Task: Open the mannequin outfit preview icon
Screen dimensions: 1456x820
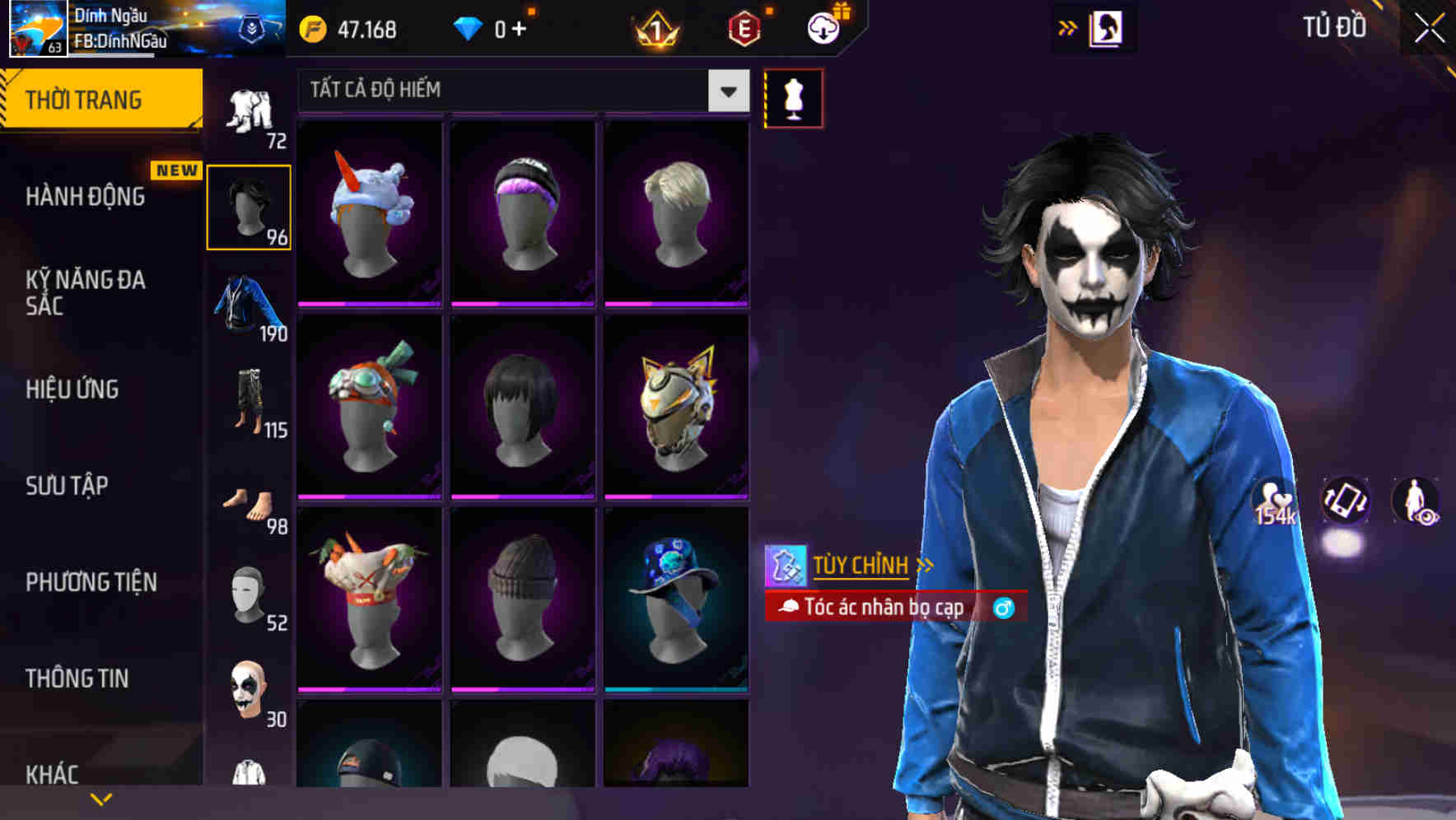Action: (x=793, y=97)
